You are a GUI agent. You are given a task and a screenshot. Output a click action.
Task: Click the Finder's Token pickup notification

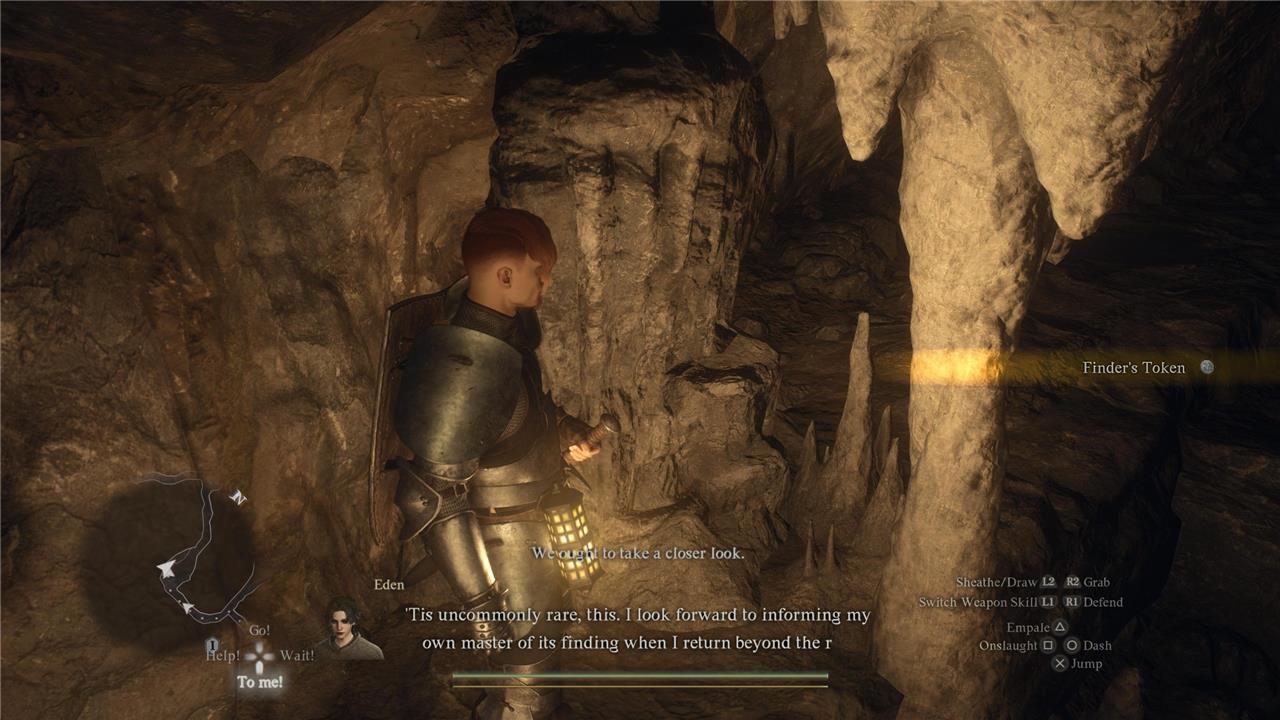1133,368
